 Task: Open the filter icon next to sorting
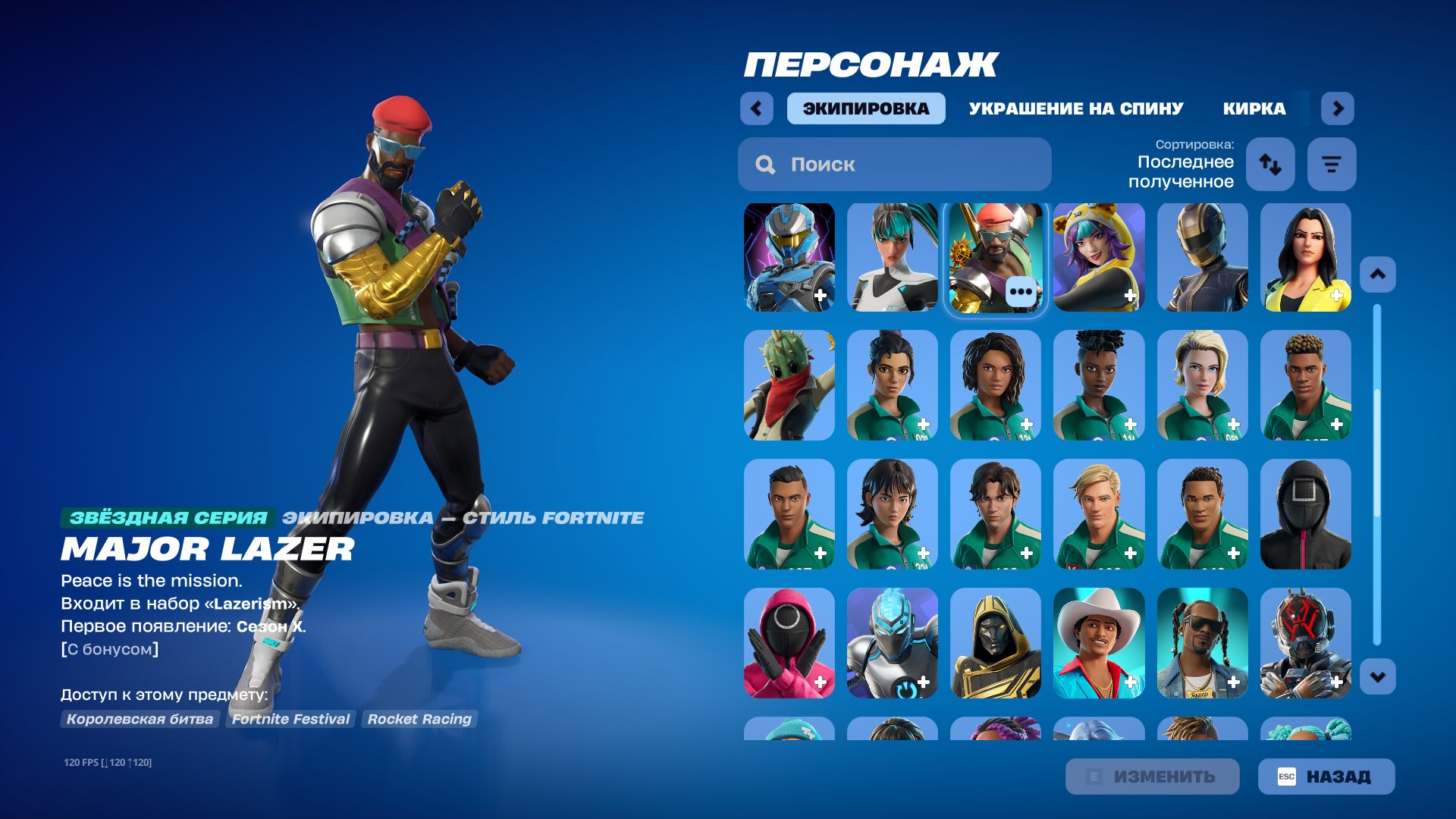coord(1332,164)
